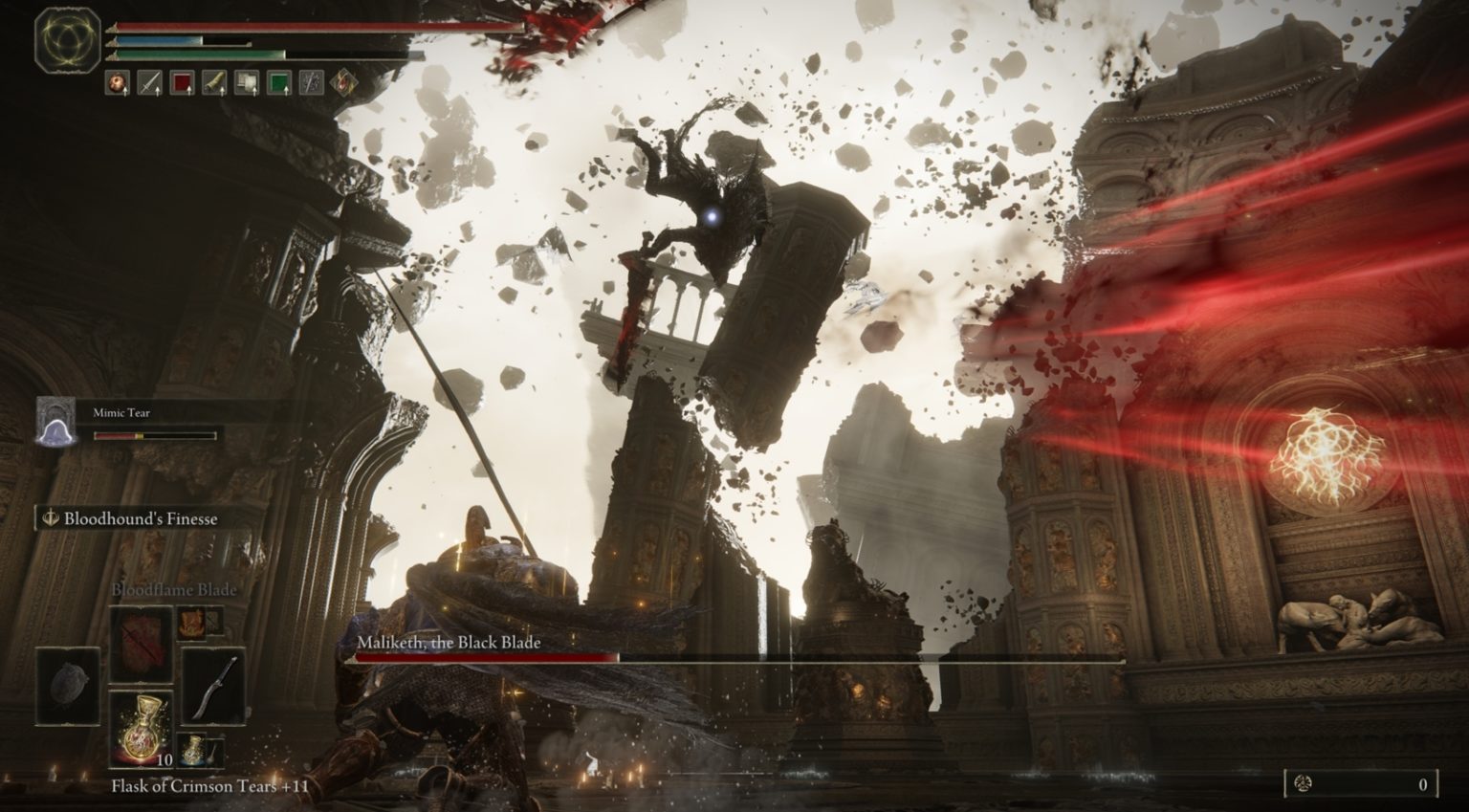Viewport: 1469px width, 812px height.
Task: Select the left-hand shield equipment slot
Action: click(x=67, y=686)
